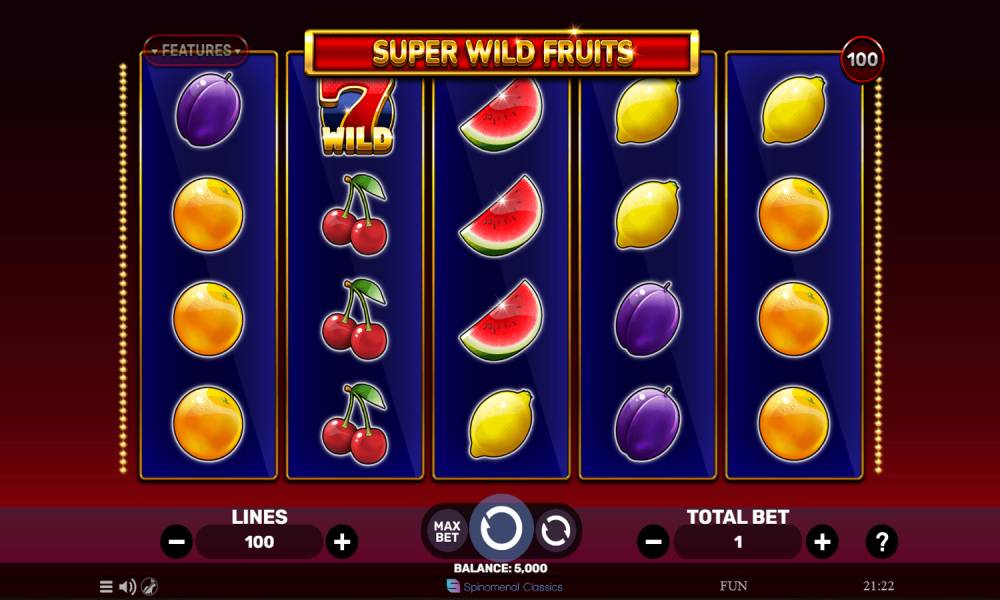Increase the number of lines
Image resolution: width=1000 pixels, height=600 pixels.
point(342,542)
